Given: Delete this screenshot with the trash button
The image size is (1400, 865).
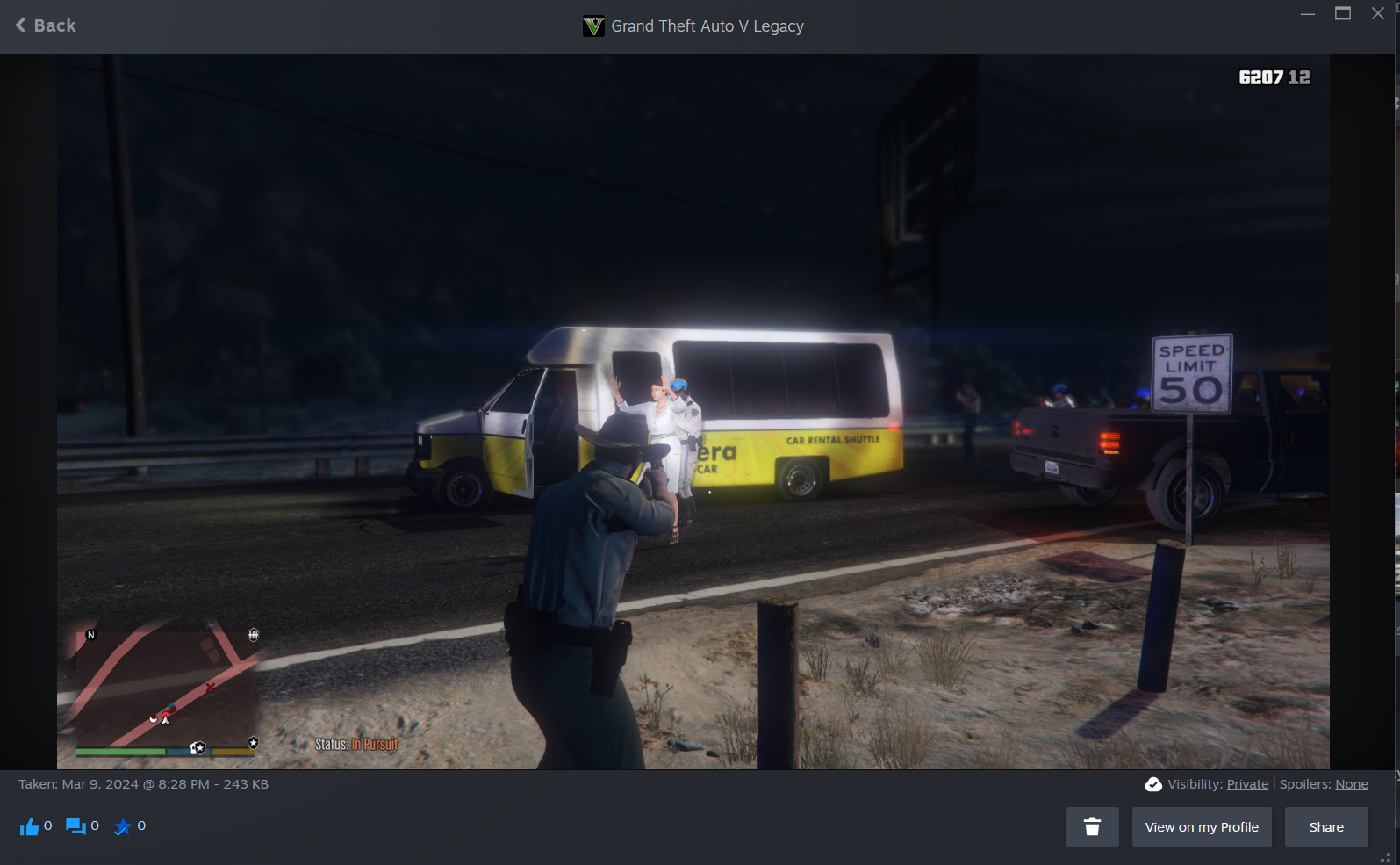Looking at the screenshot, I should 1092,826.
